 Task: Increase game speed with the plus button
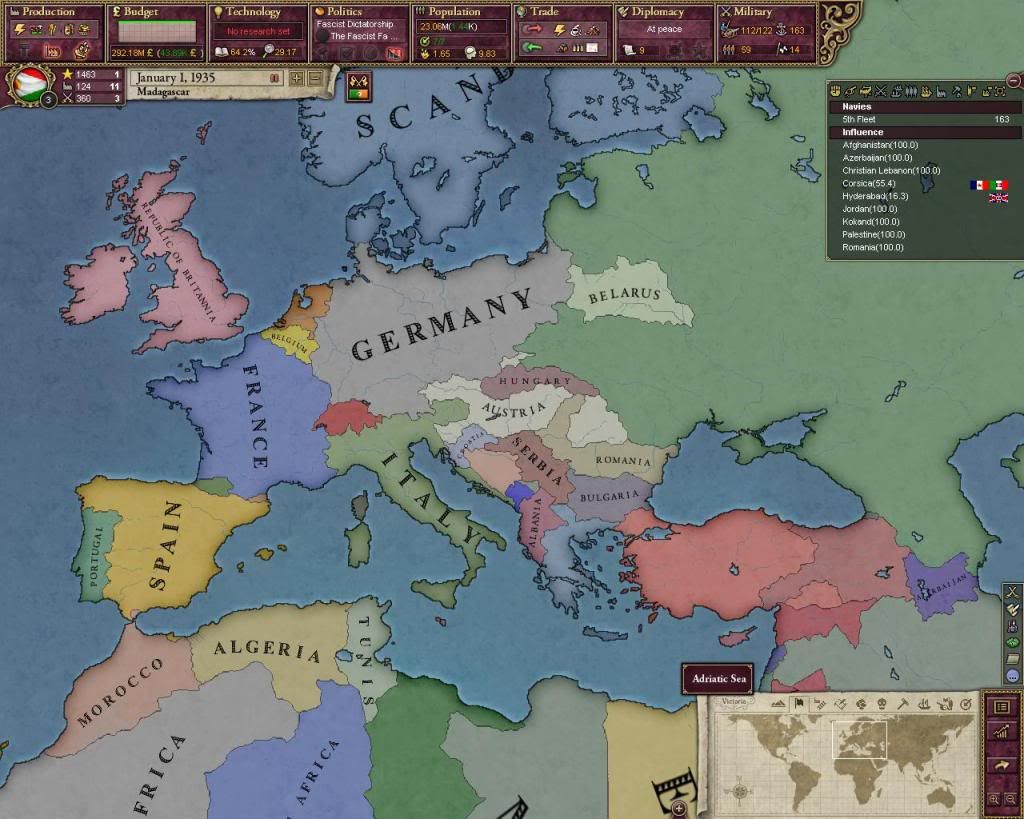click(297, 78)
